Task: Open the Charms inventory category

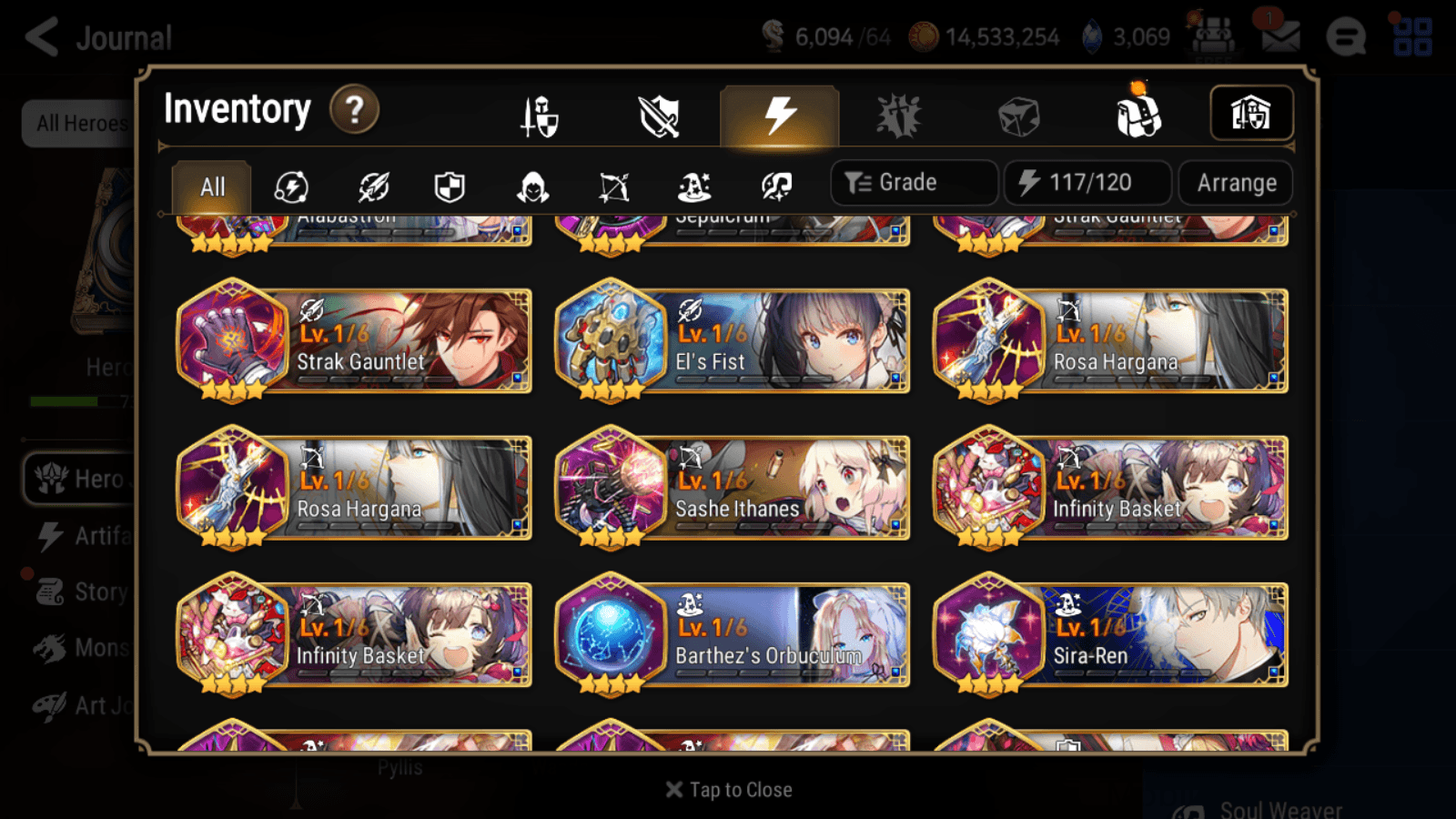Action: tap(899, 113)
